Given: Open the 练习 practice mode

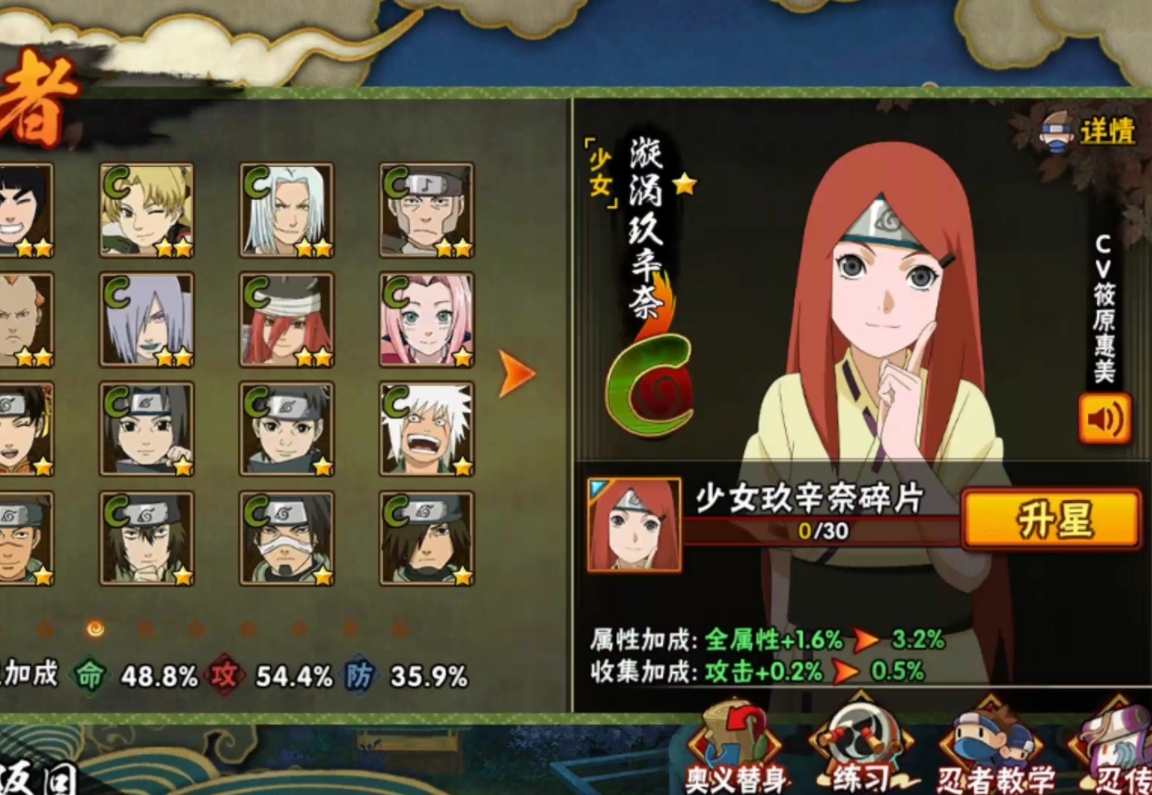Looking at the screenshot, I should click(x=863, y=750).
